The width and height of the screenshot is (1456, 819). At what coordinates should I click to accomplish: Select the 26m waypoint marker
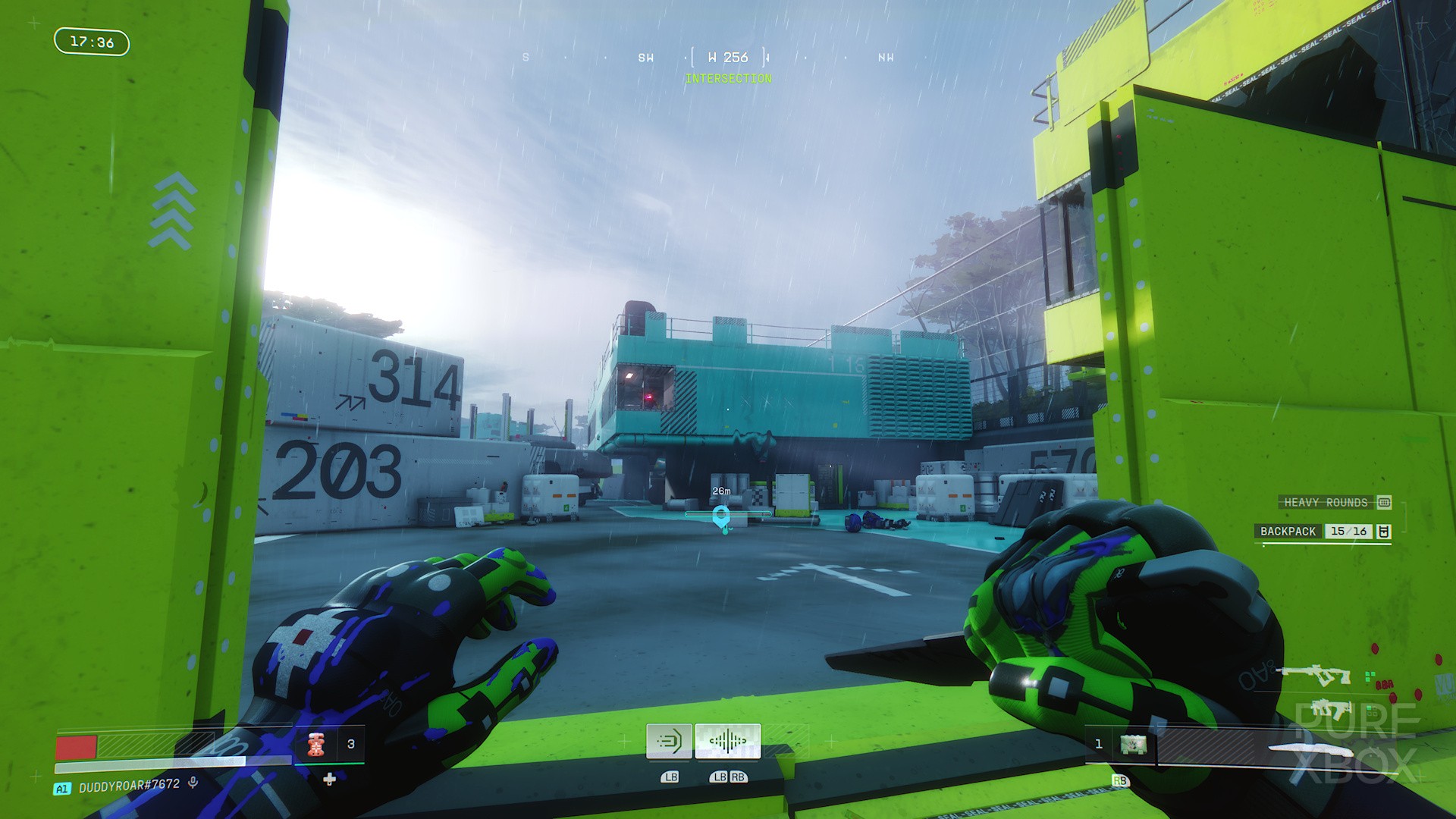721,517
